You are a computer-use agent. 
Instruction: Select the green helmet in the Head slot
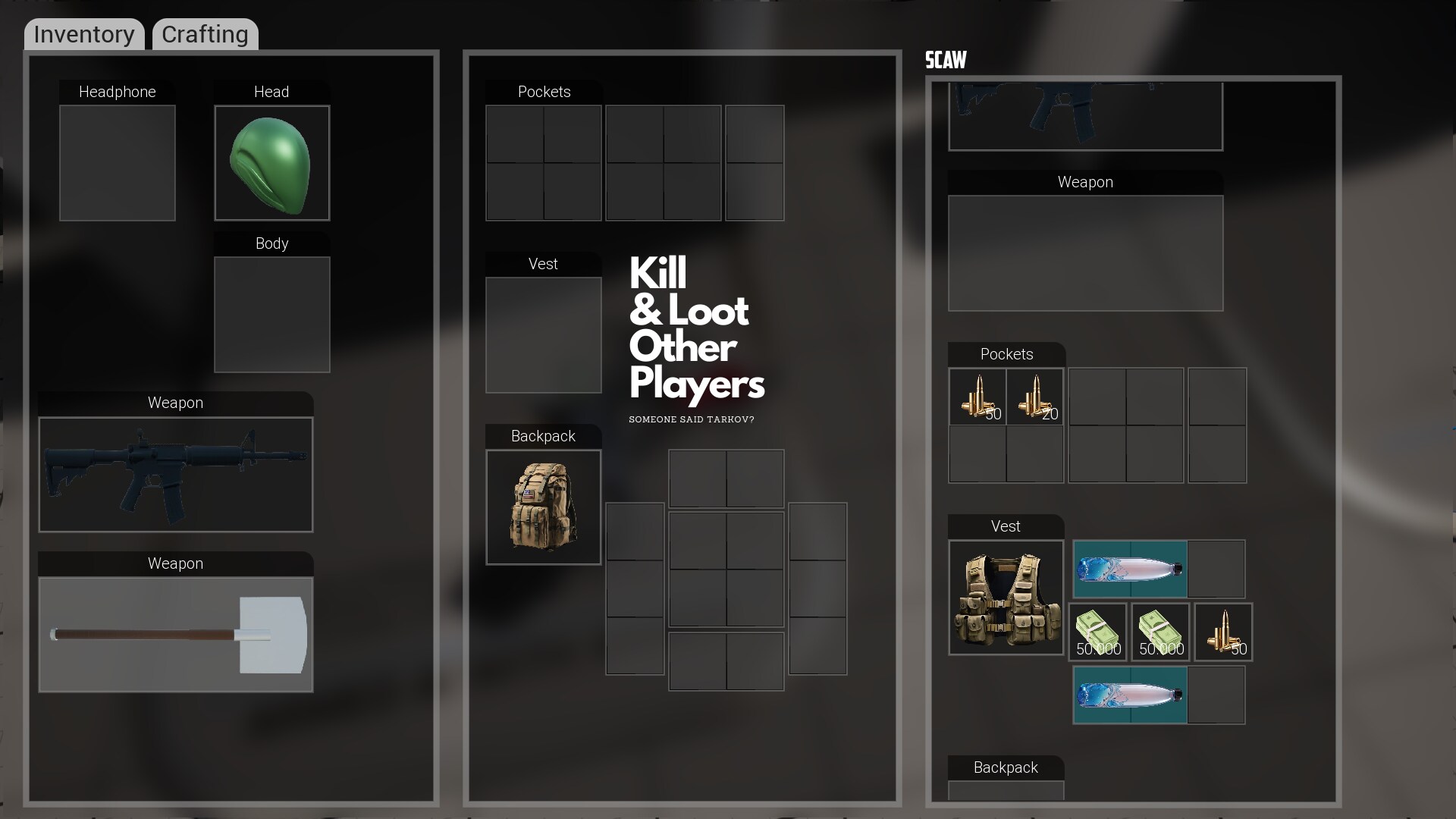pyautogui.click(x=271, y=162)
